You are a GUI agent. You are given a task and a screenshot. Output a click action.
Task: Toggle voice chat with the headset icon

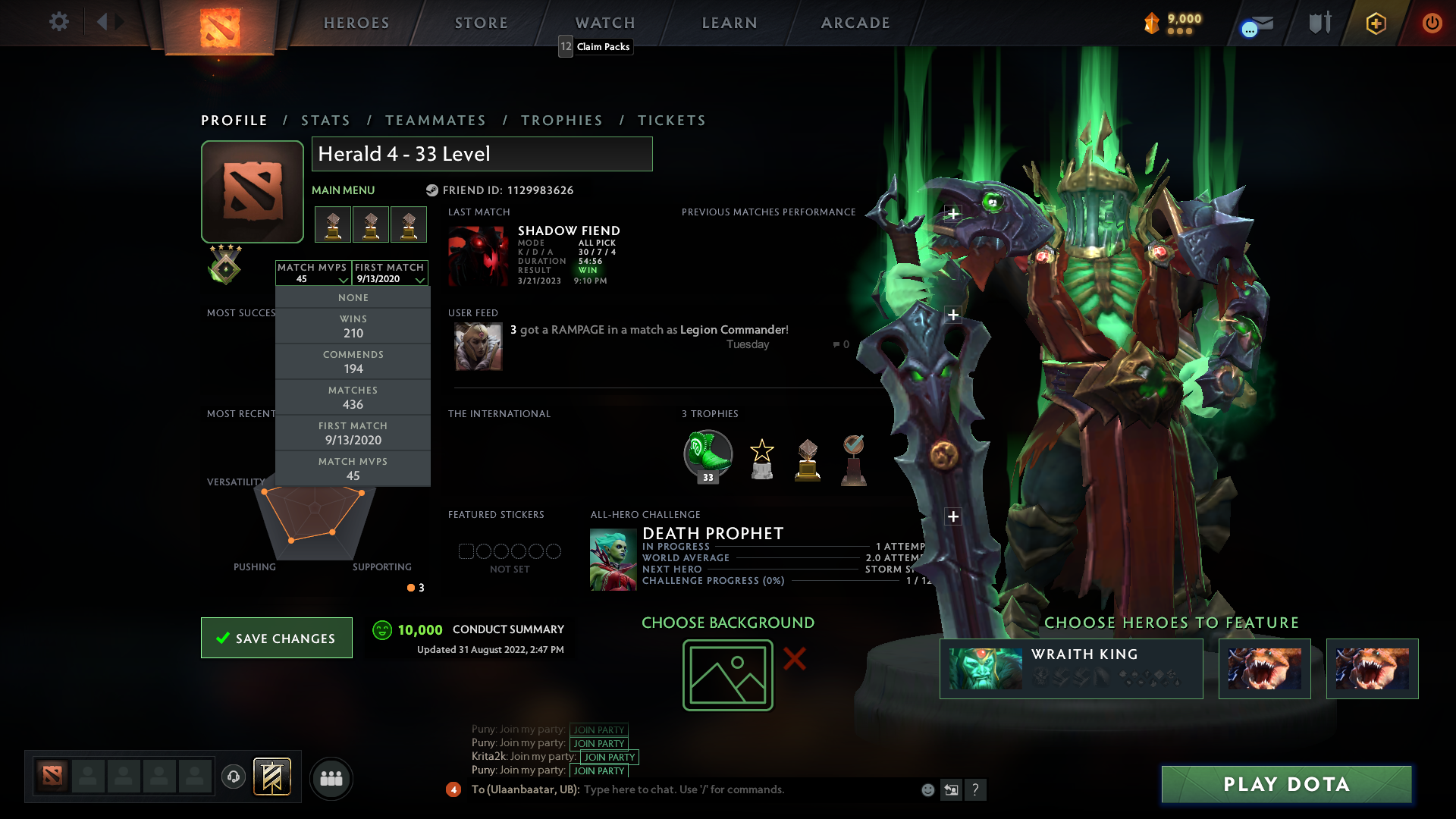[x=234, y=778]
